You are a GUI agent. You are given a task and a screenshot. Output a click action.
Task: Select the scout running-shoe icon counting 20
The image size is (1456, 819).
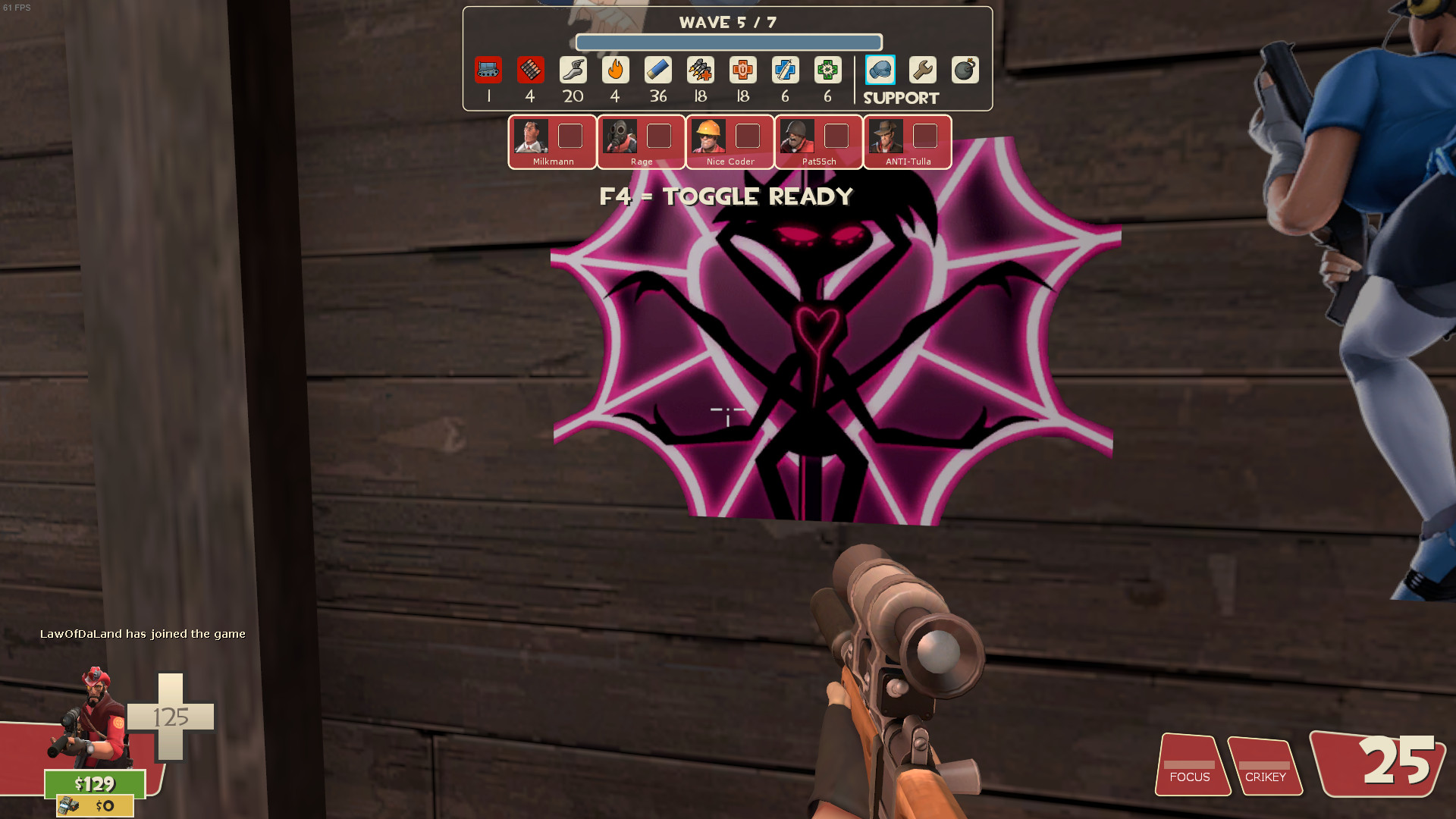[x=573, y=70]
